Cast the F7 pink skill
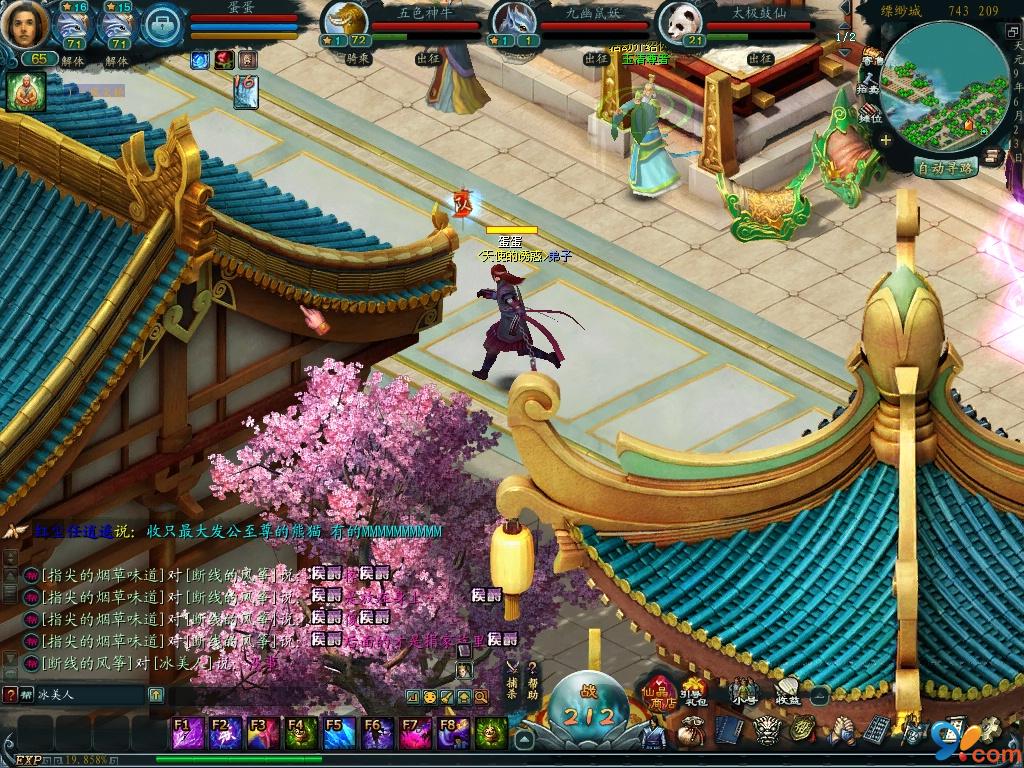This screenshot has width=1024, height=768. coord(416,732)
